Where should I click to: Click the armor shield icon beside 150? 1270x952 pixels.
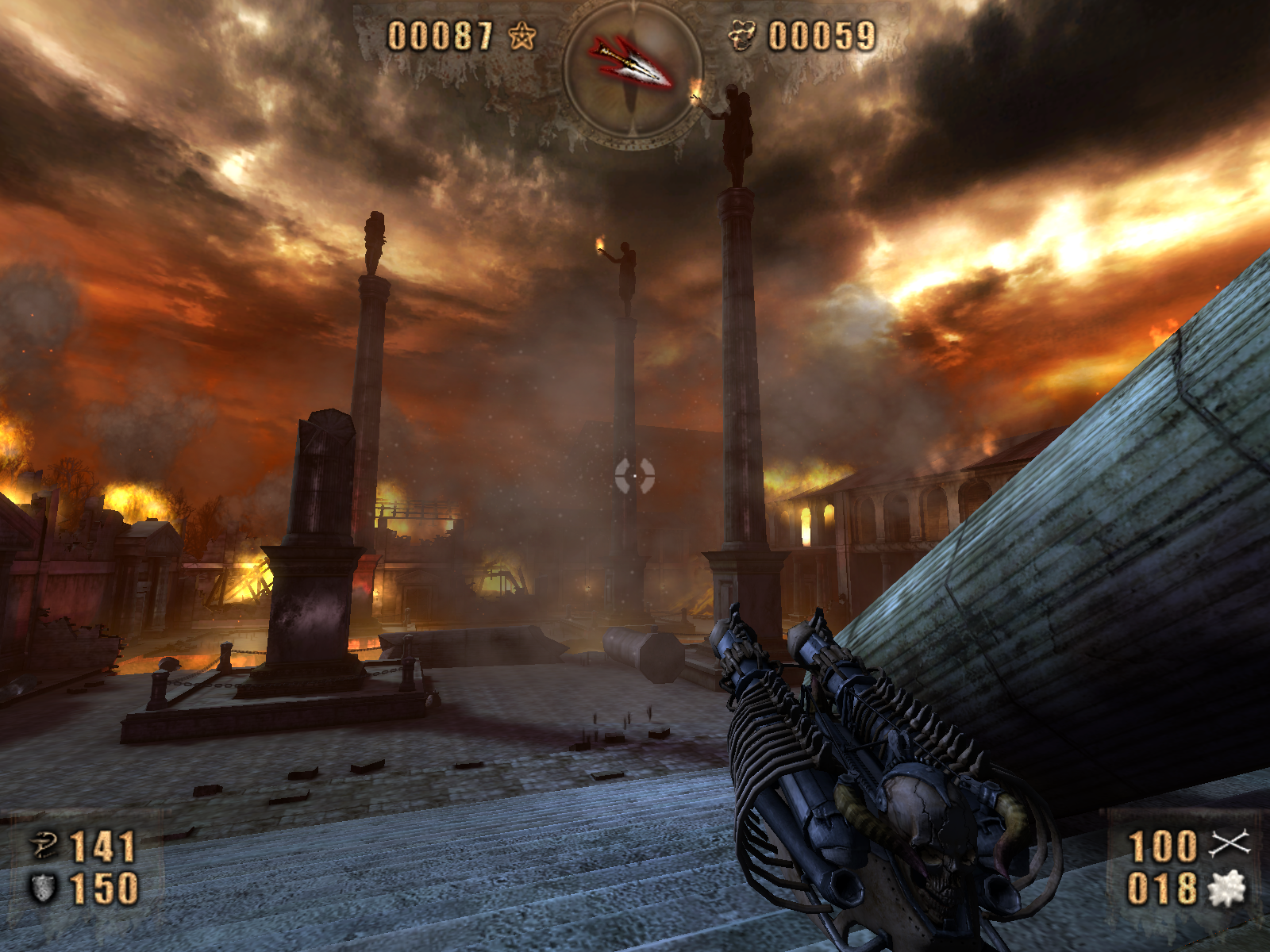43,889
